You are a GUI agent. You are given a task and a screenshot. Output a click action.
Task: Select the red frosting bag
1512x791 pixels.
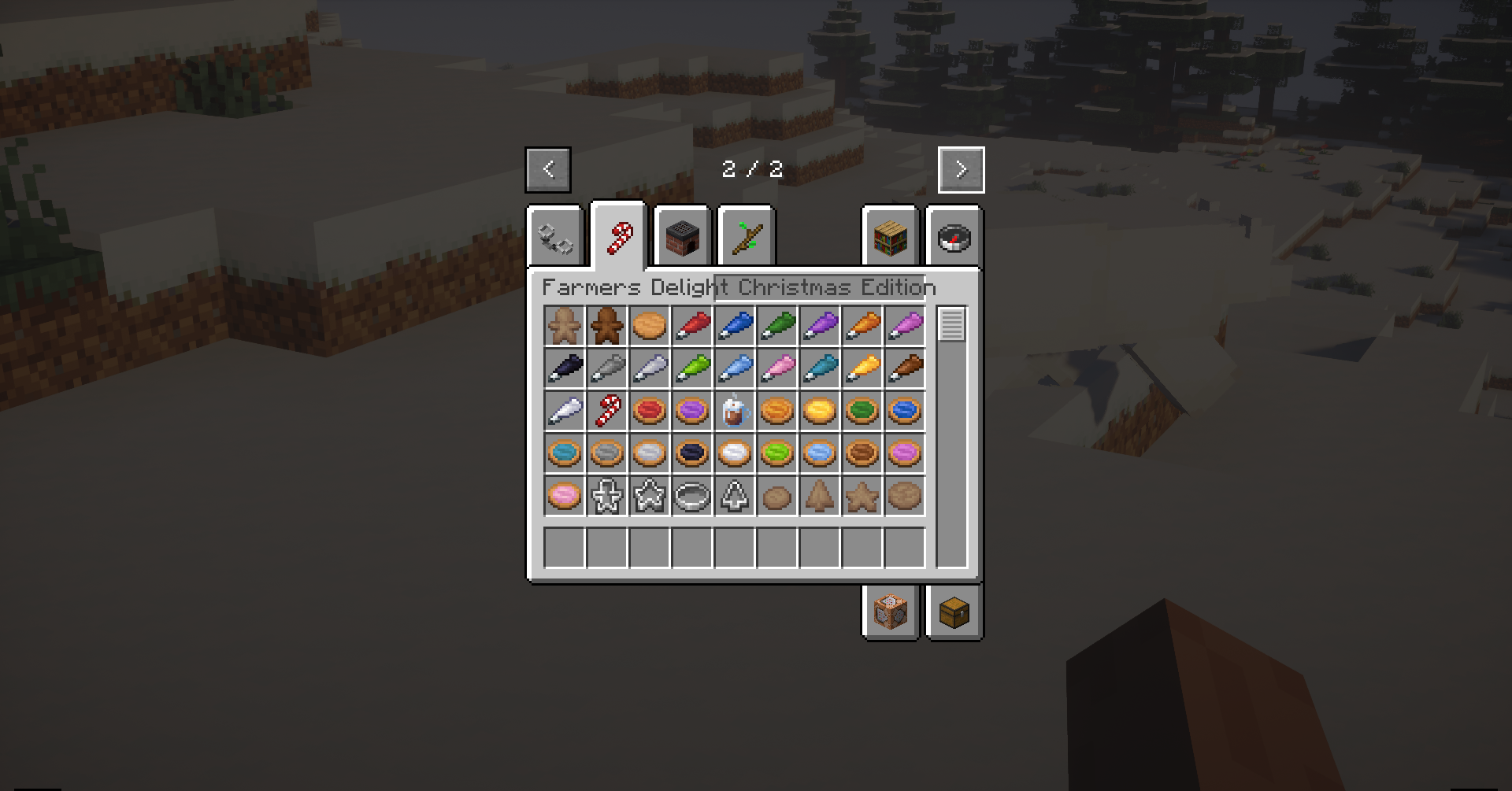(691, 326)
